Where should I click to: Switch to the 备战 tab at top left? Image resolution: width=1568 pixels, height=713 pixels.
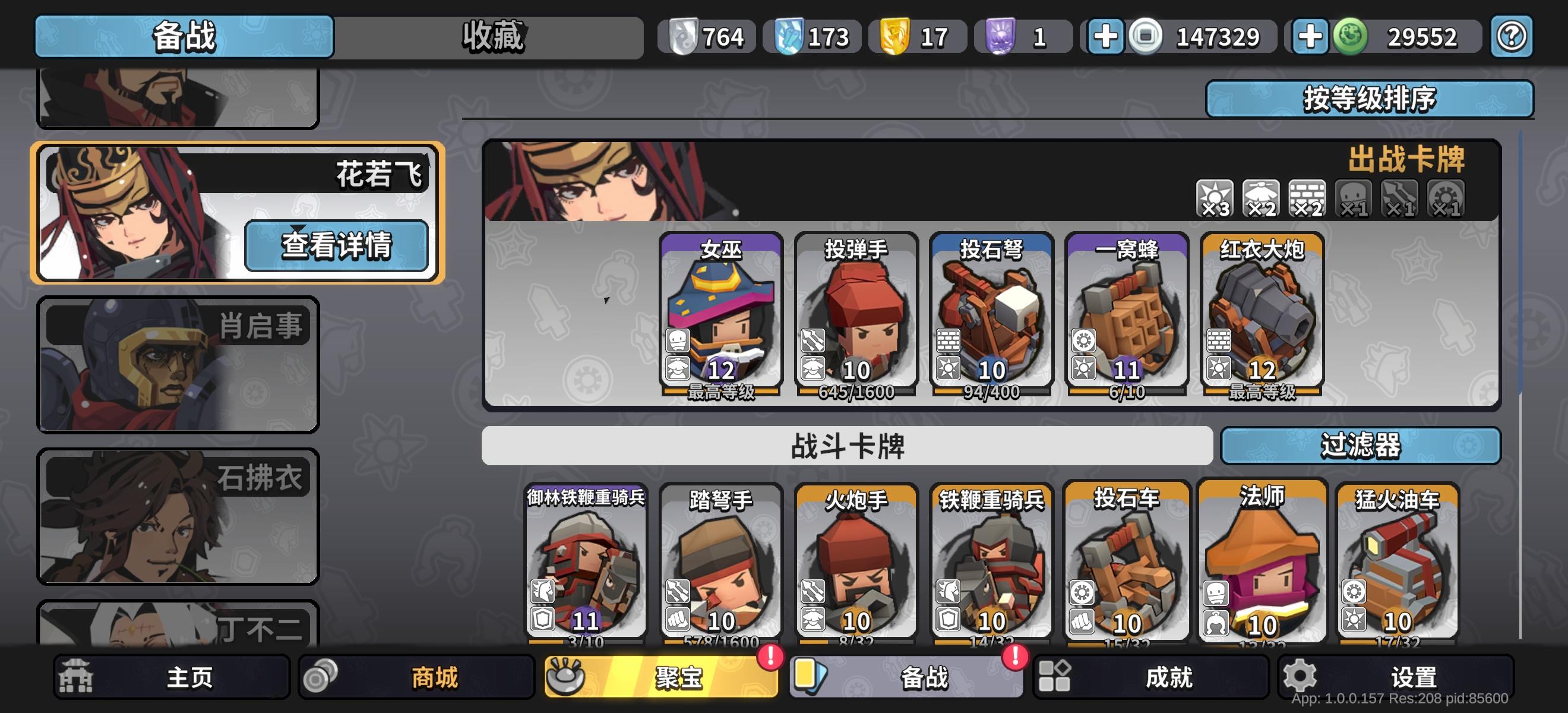click(182, 38)
